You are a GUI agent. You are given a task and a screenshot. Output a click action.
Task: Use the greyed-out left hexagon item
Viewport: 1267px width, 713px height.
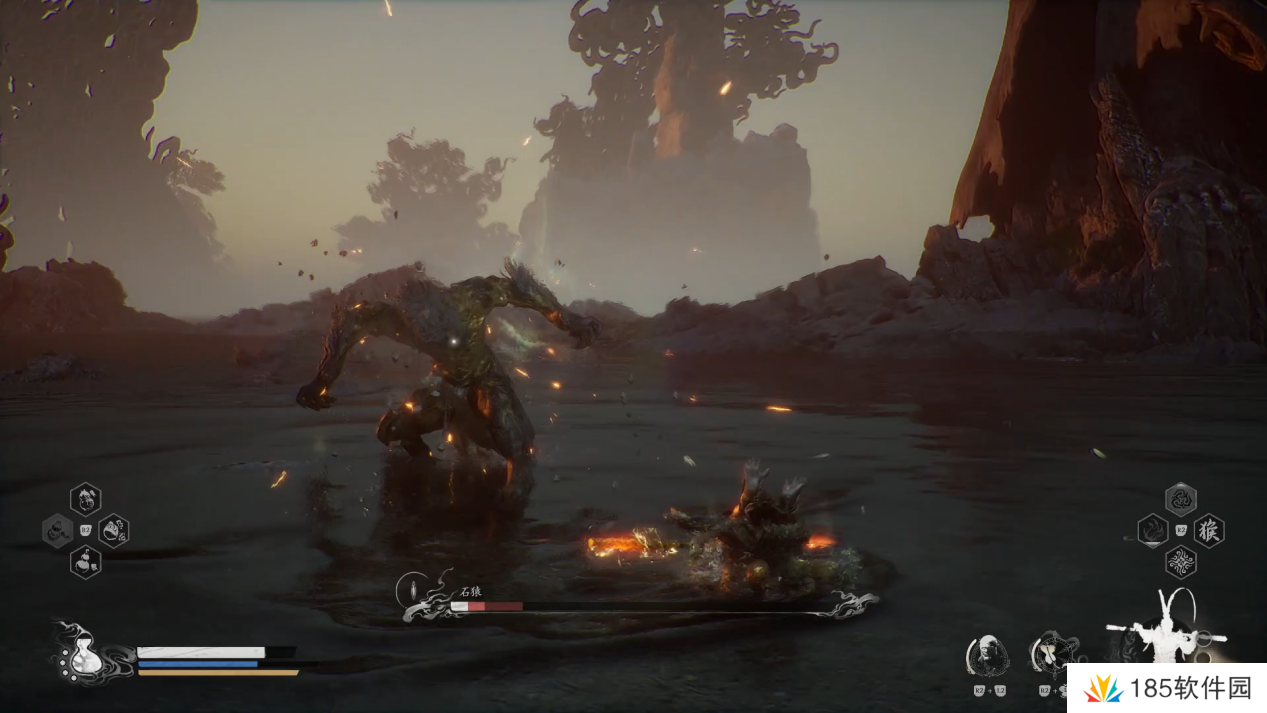(x=55, y=530)
